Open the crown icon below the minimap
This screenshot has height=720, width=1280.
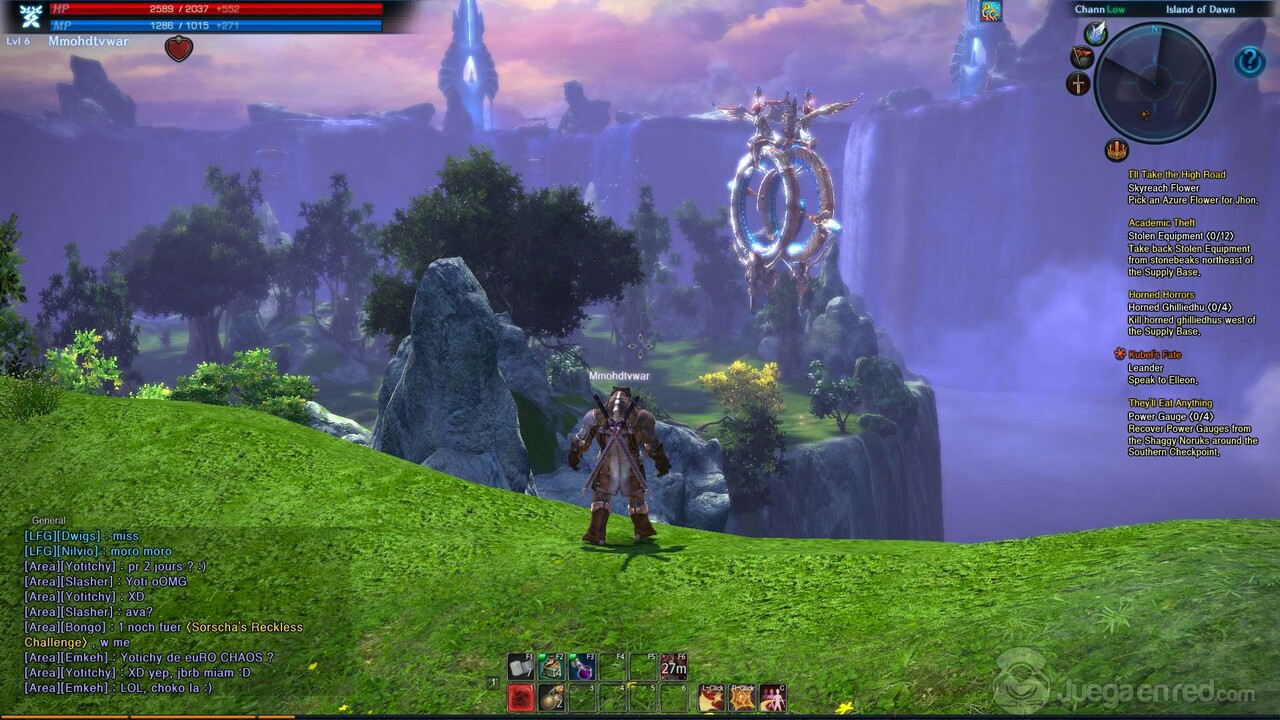(1116, 151)
